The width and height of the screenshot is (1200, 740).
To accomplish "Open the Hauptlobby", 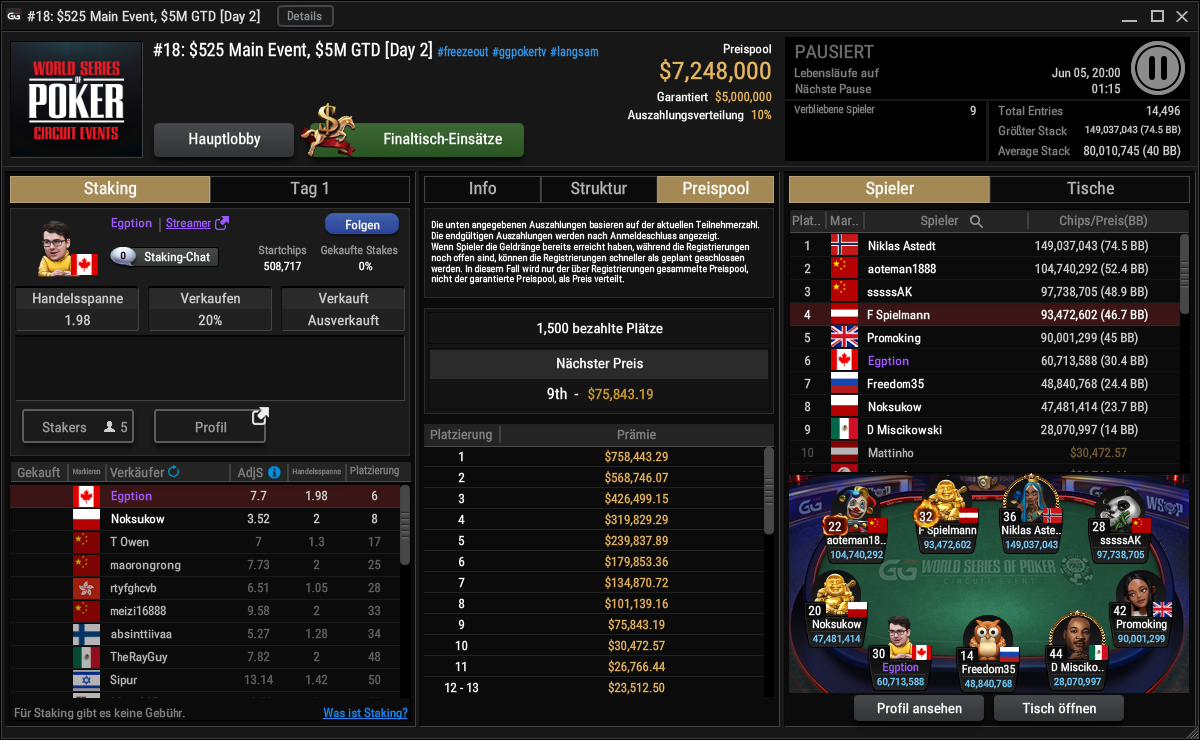I will click(x=224, y=140).
